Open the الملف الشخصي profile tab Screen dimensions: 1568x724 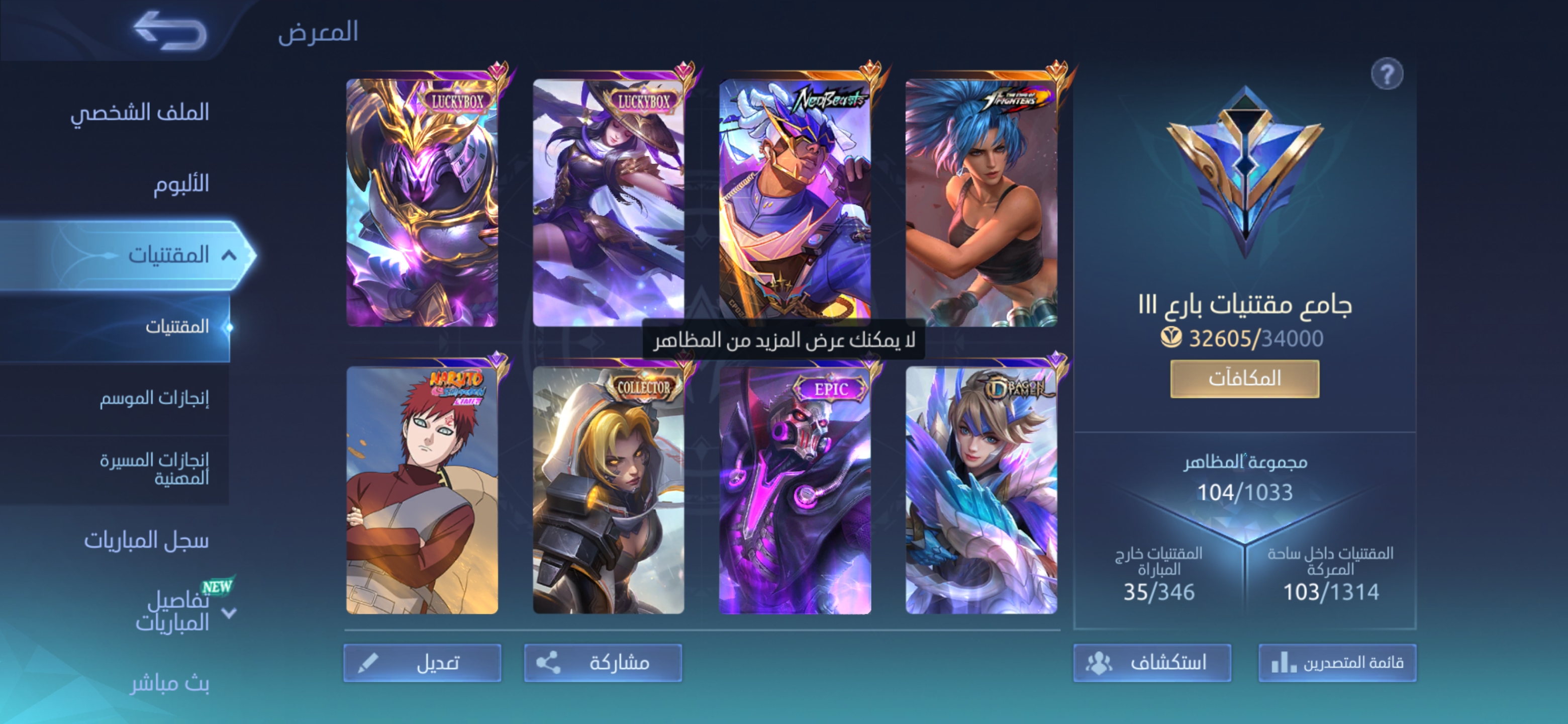[x=139, y=113]
